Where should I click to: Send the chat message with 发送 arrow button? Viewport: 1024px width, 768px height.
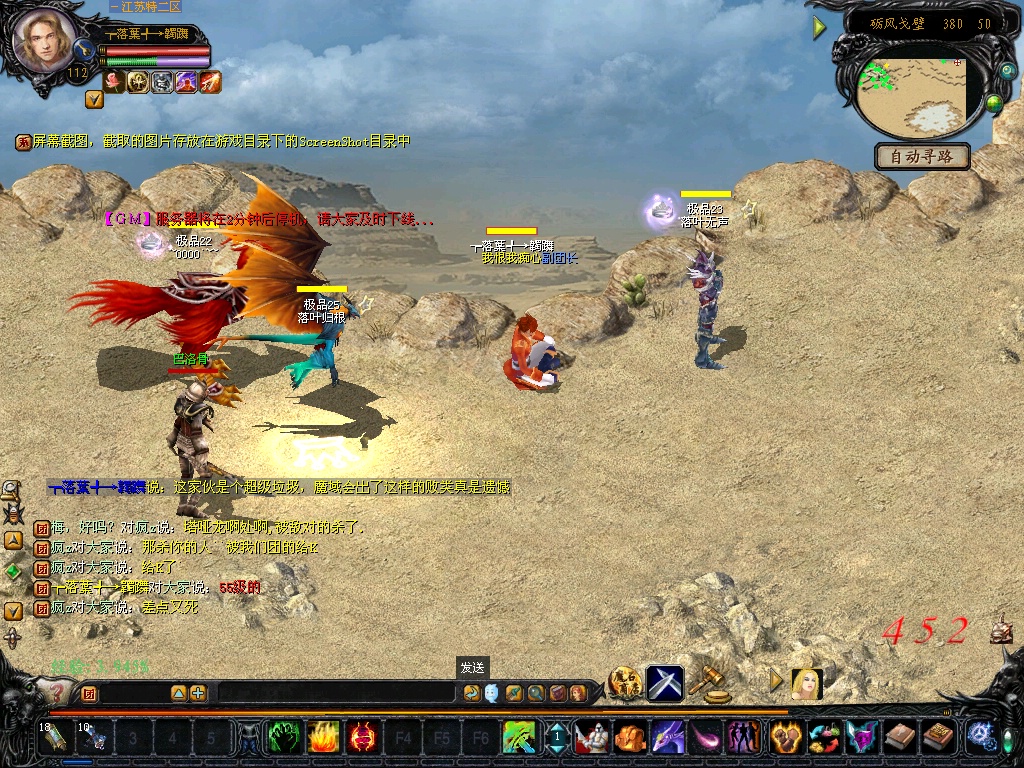(x=471, y=693)
